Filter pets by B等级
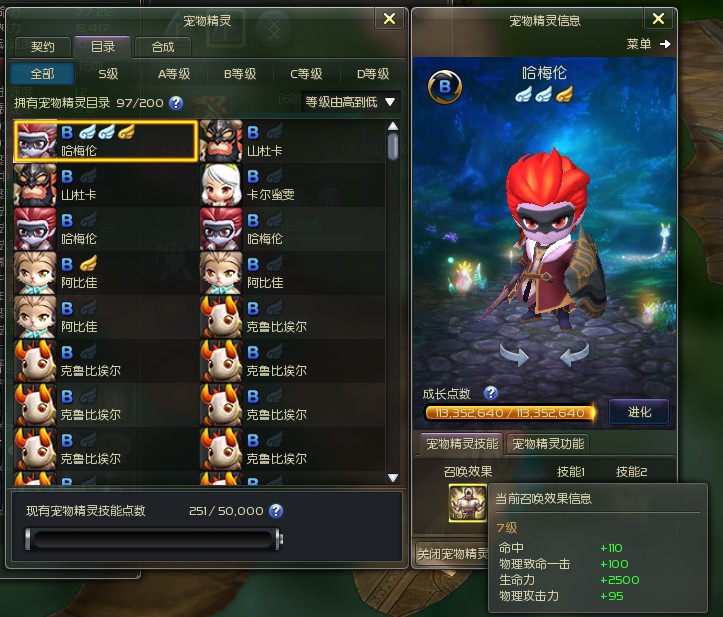Viewport: 723px width, 617px height. tap(239, 73)
